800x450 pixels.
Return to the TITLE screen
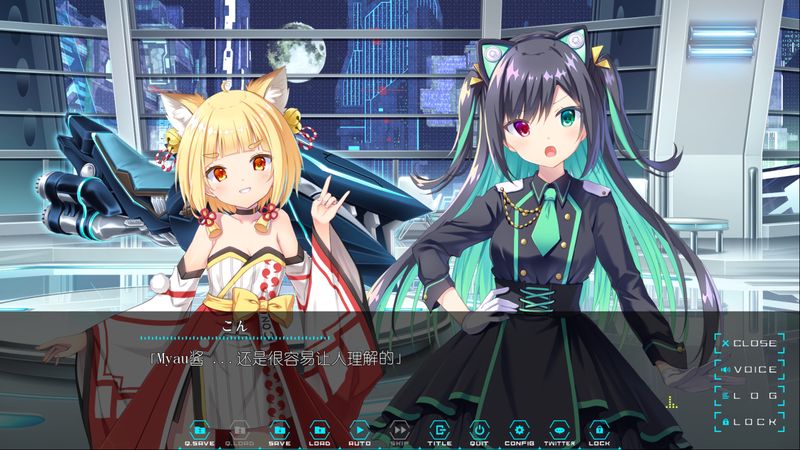tap(440, 430)
